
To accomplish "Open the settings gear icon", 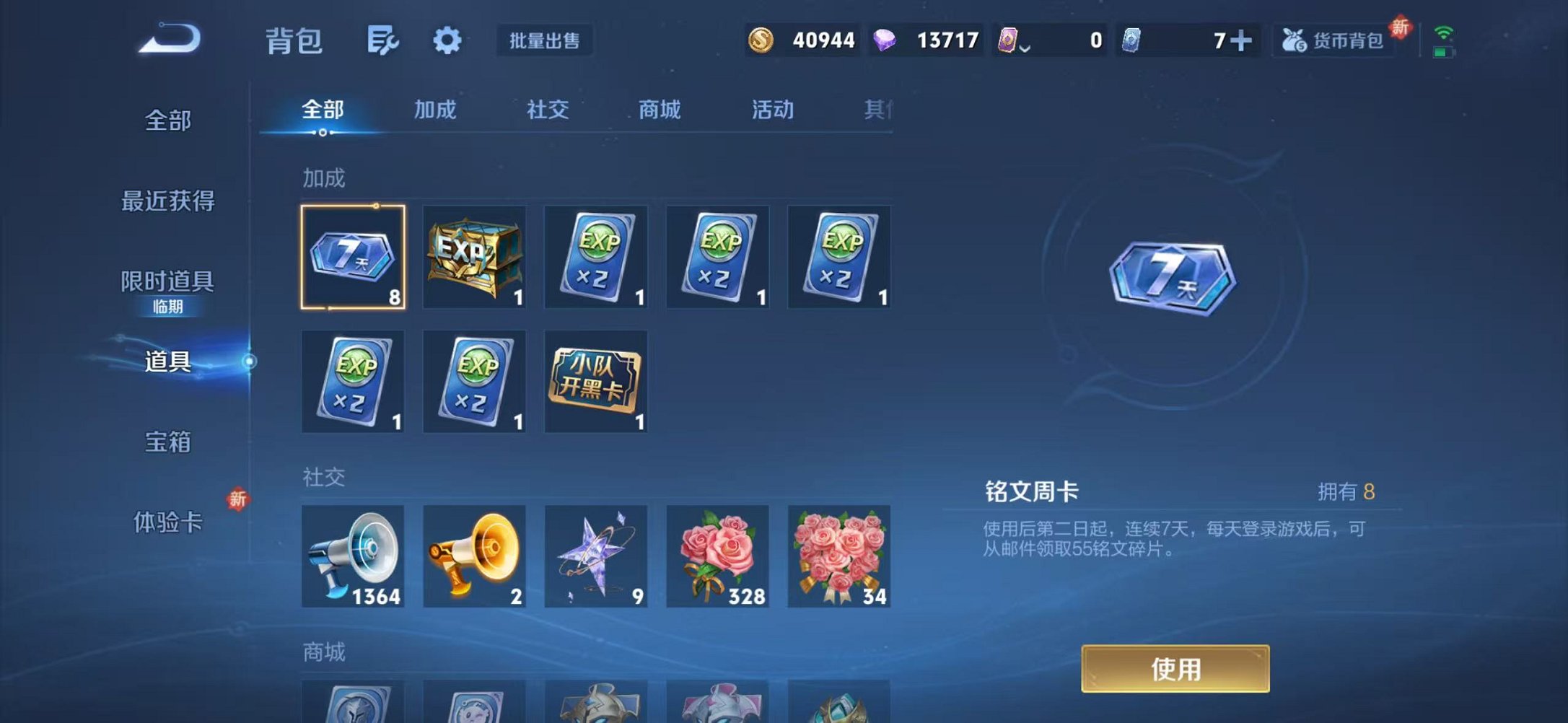I will pos(447,41).
